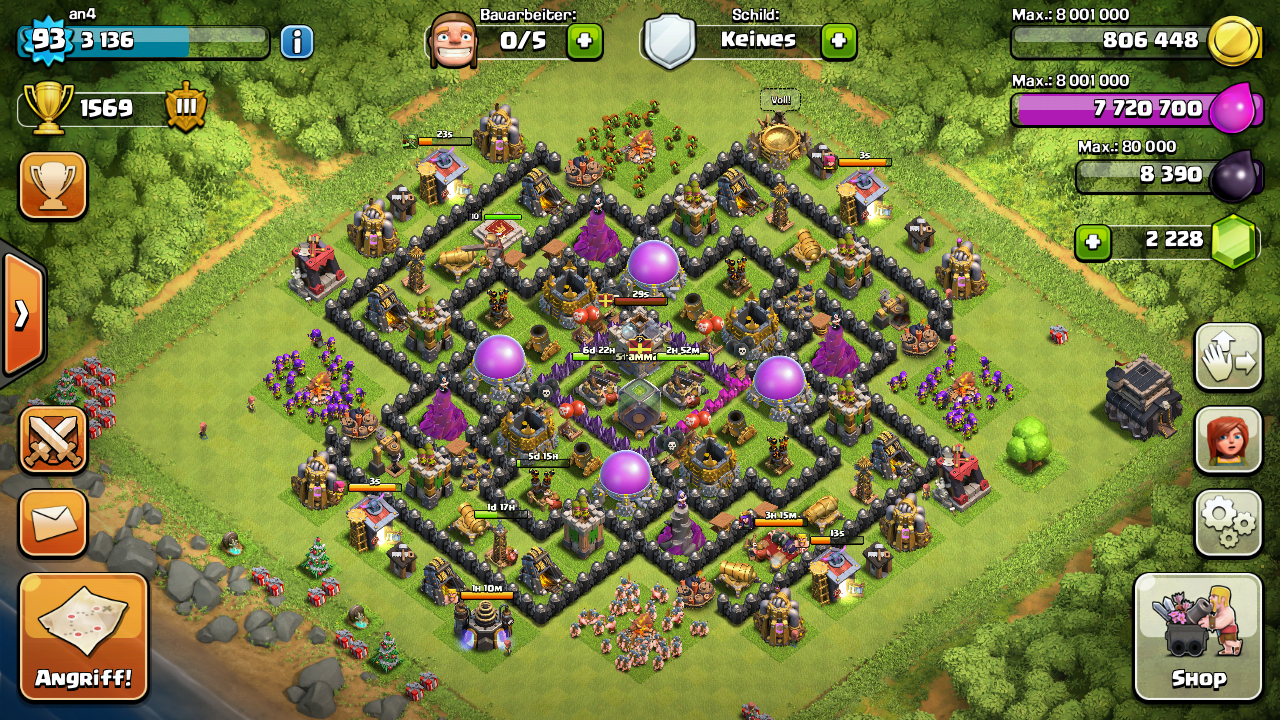Expand the orange side arrow tab
This screenshot has width=1280, height=720.
(x=22, y=314)
